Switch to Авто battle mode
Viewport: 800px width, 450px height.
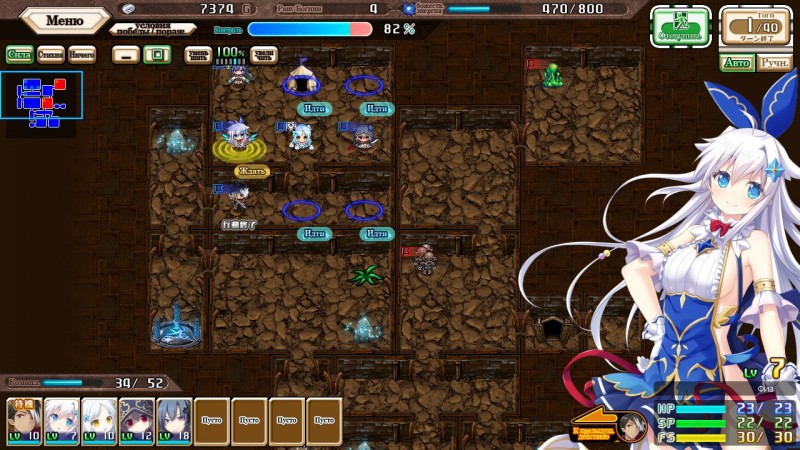tap(736, 63)
